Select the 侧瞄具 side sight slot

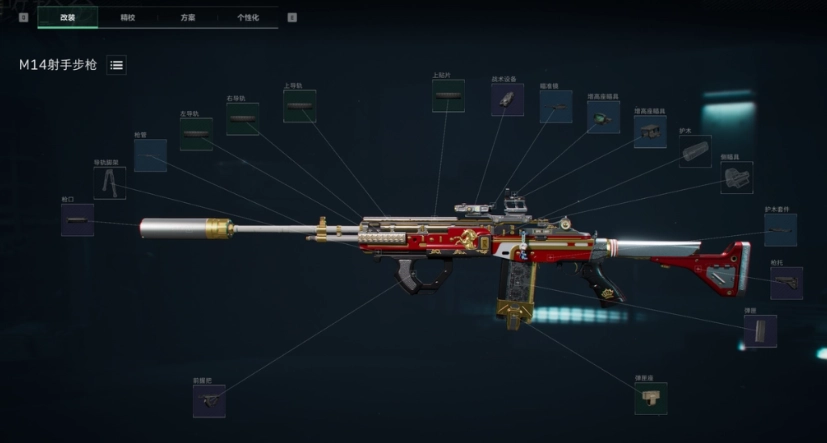tap(736, 177)
